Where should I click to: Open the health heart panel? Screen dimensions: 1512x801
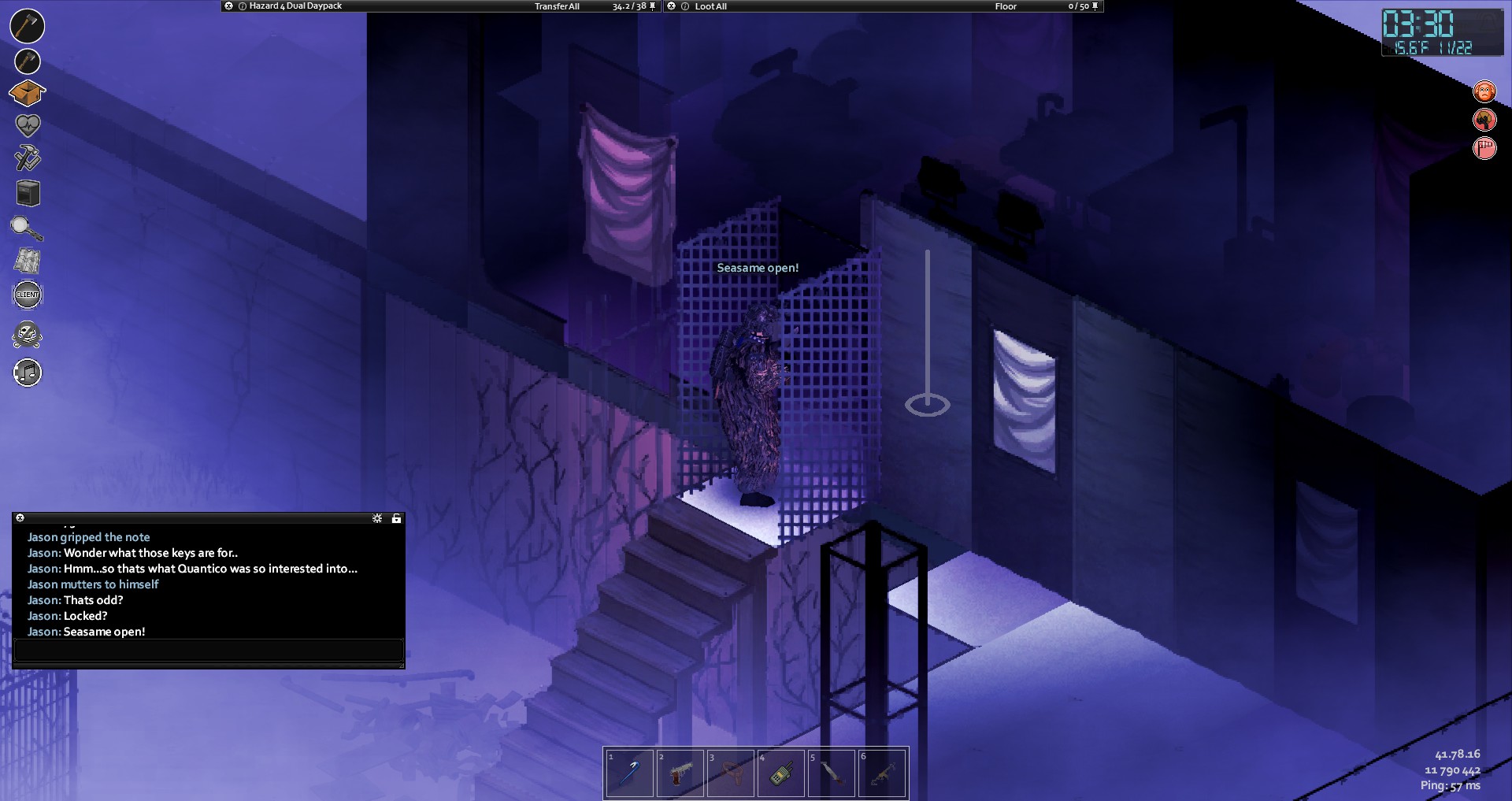(x=28, y=124)
